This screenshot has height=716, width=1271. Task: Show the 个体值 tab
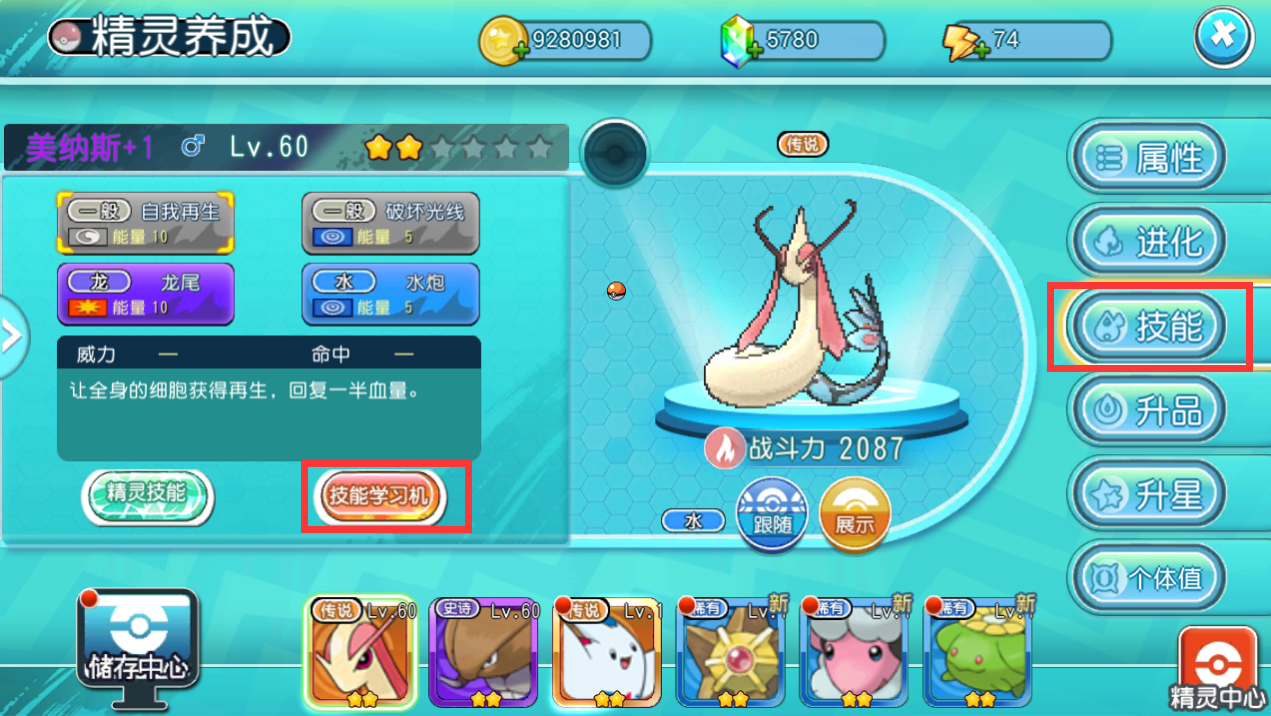[x=1148, y=578]
